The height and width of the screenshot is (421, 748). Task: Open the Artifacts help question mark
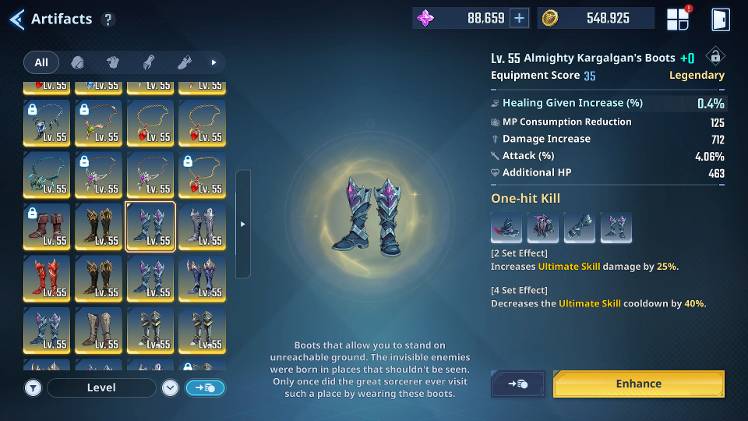tap(108, 19)
